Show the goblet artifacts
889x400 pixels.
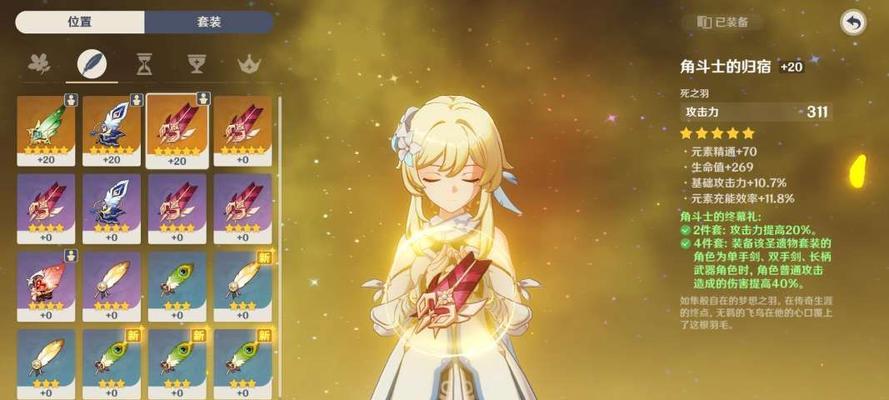pyautogui.click(x=196, y=64)
